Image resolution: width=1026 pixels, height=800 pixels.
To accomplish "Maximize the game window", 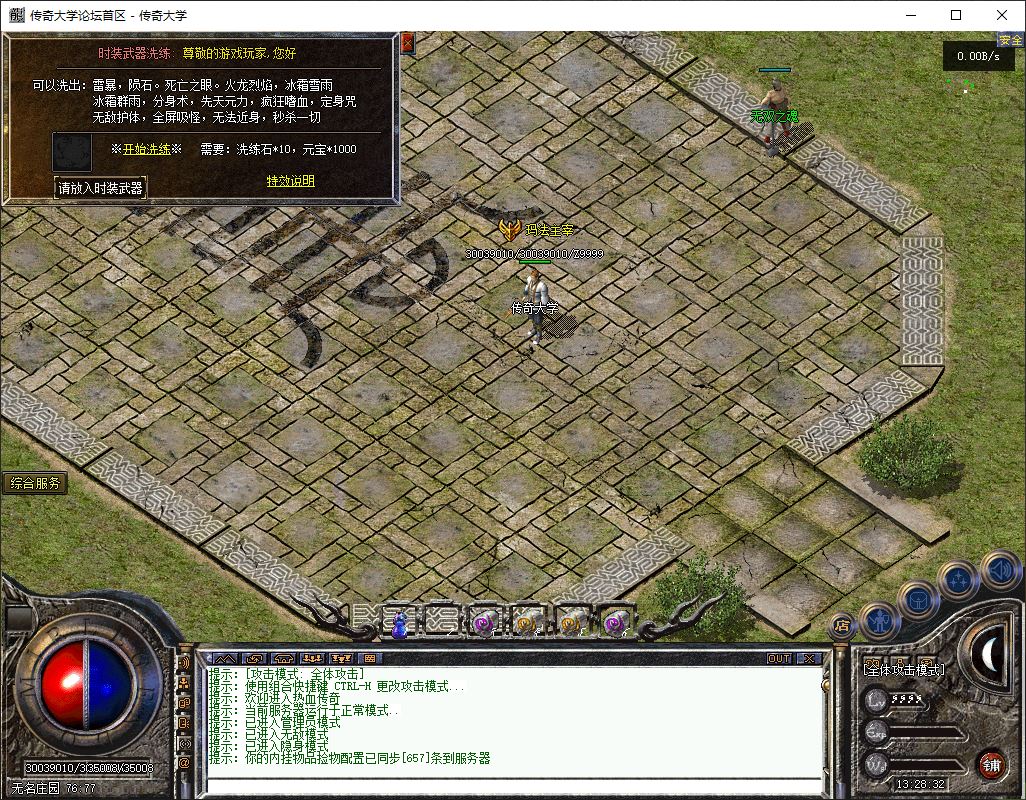I will pyautogui.click(x=956, y=15).
